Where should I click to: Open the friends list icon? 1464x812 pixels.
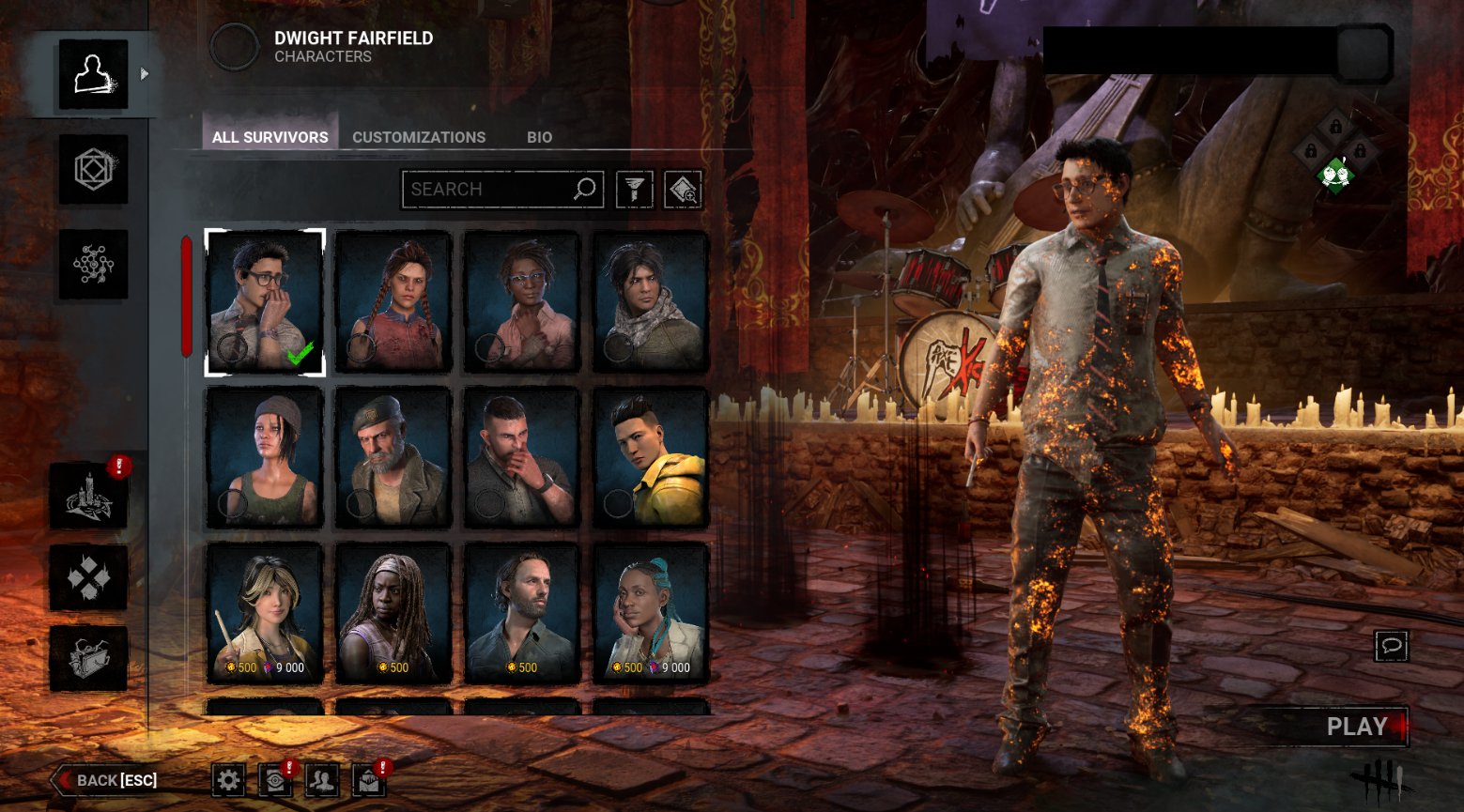(x=322, y=779)
